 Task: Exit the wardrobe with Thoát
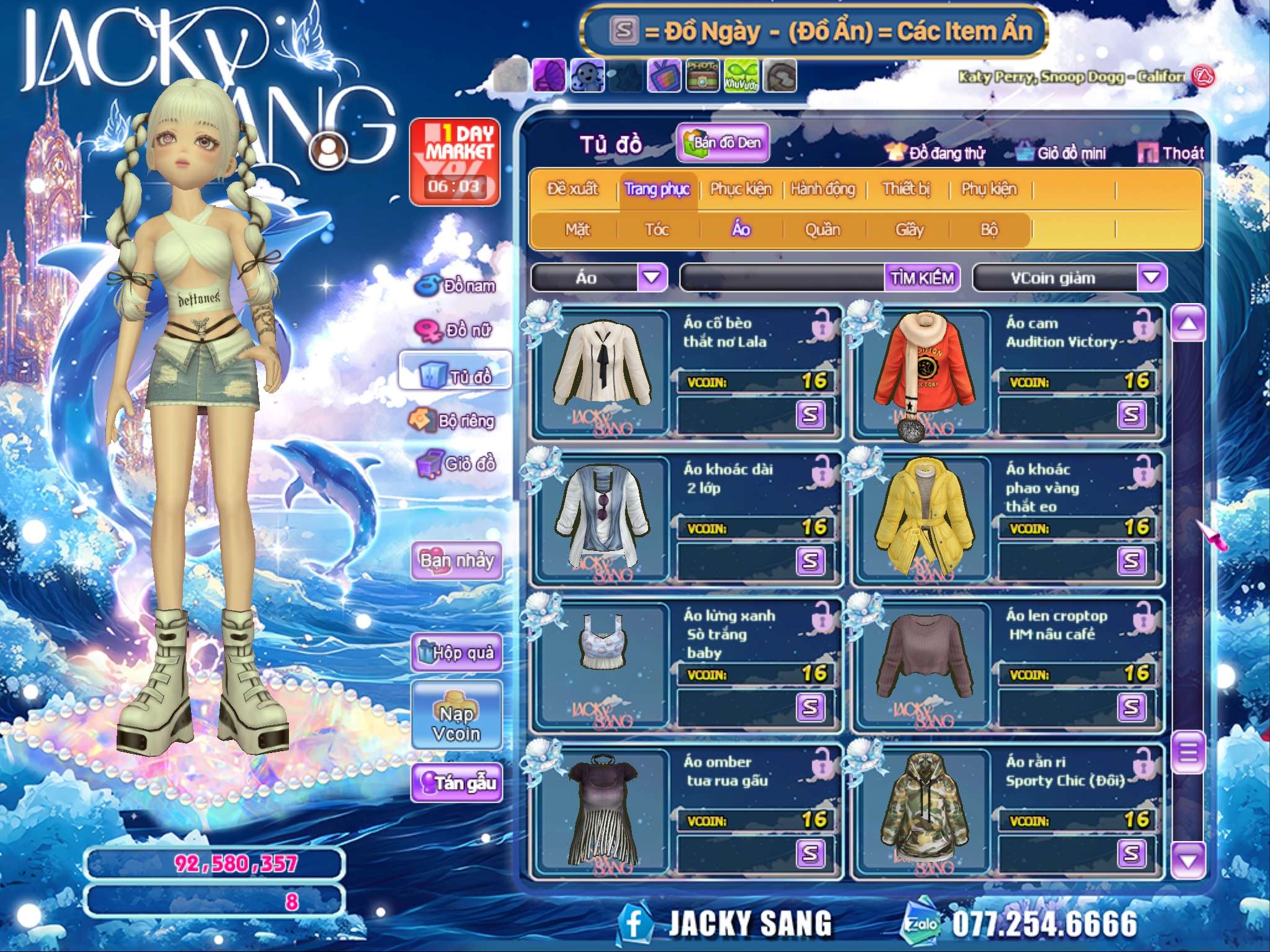(x=1171, y=153)
